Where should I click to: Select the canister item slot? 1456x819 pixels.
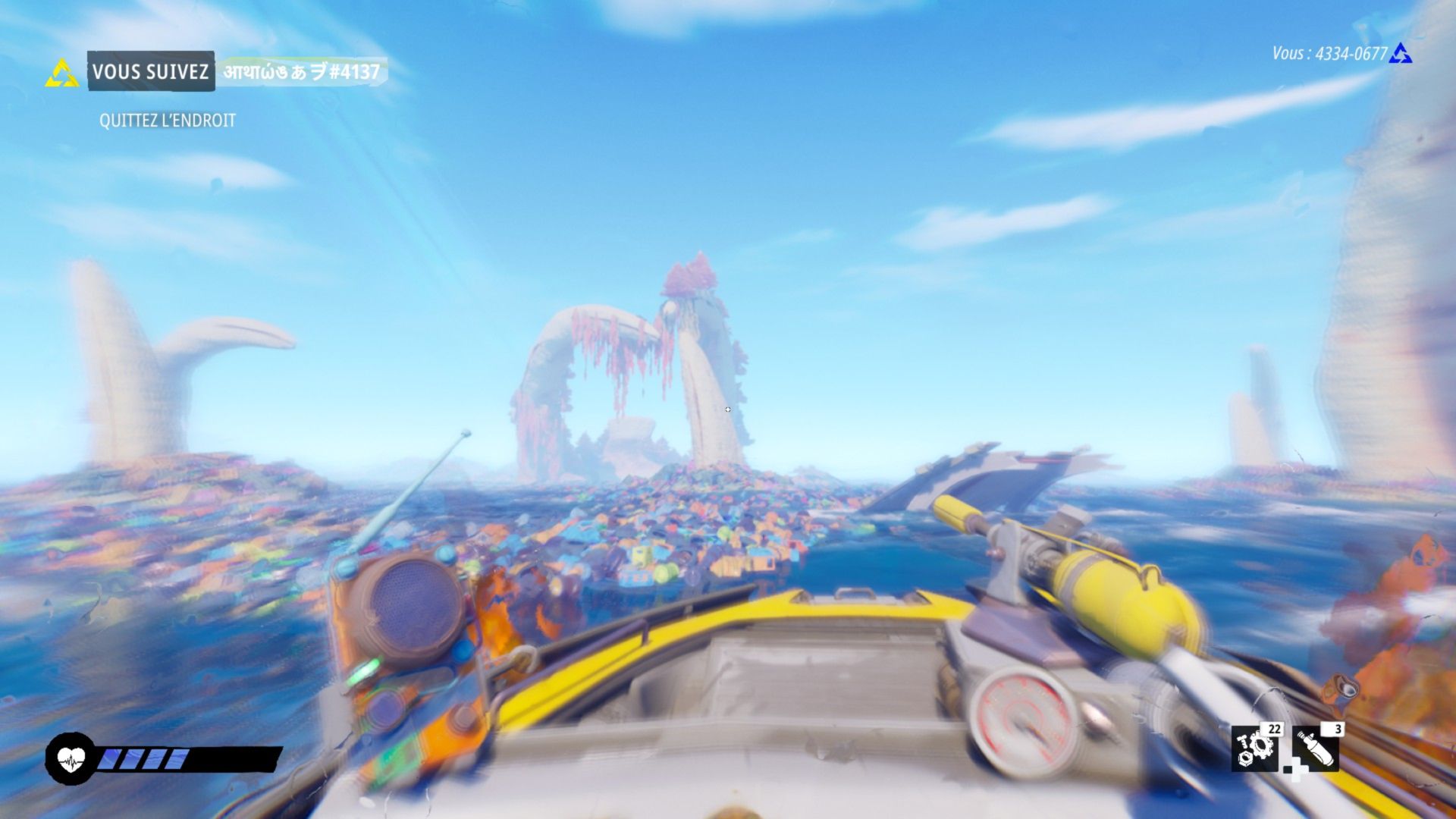click(x=1316, y=748)
